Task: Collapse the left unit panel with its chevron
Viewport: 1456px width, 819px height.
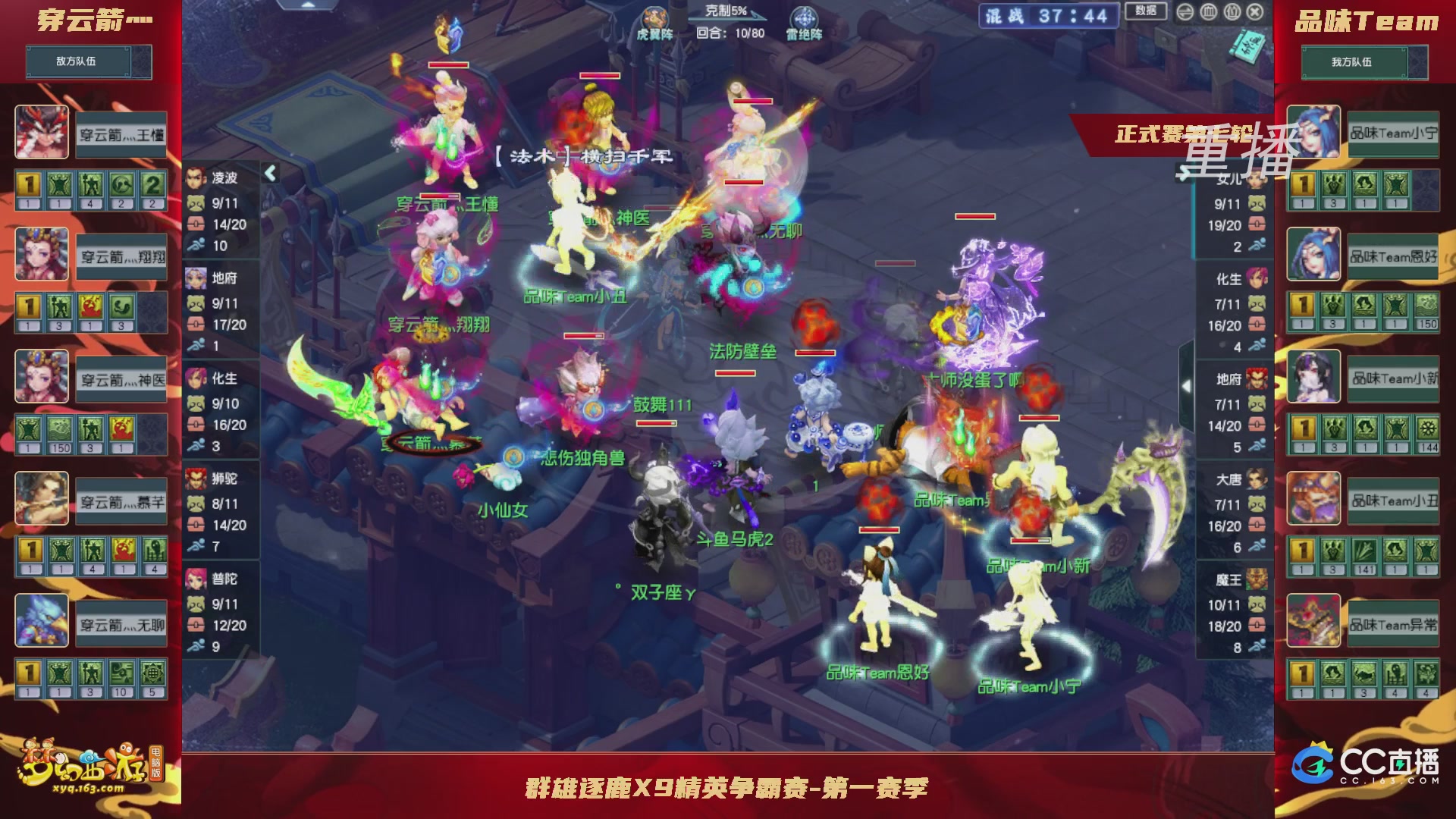Action: click(271, 172)
